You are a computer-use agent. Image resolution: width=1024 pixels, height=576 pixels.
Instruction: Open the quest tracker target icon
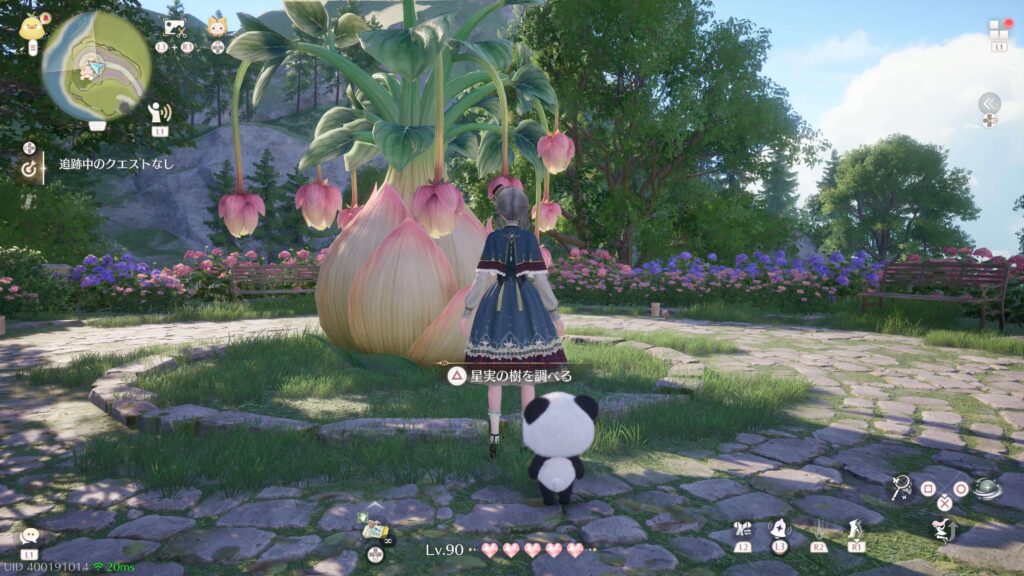(x=29, y=169)
